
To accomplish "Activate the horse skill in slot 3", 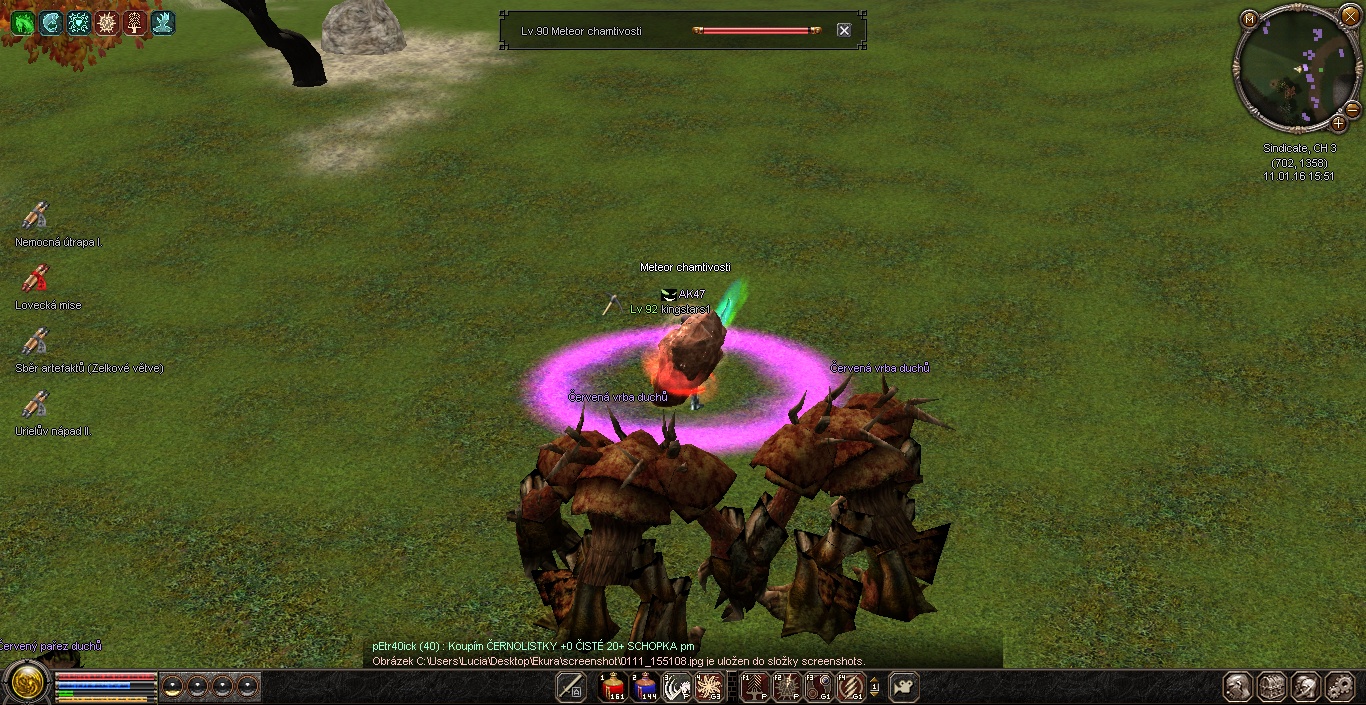I will pyautogui.click(x=677, y=687).
